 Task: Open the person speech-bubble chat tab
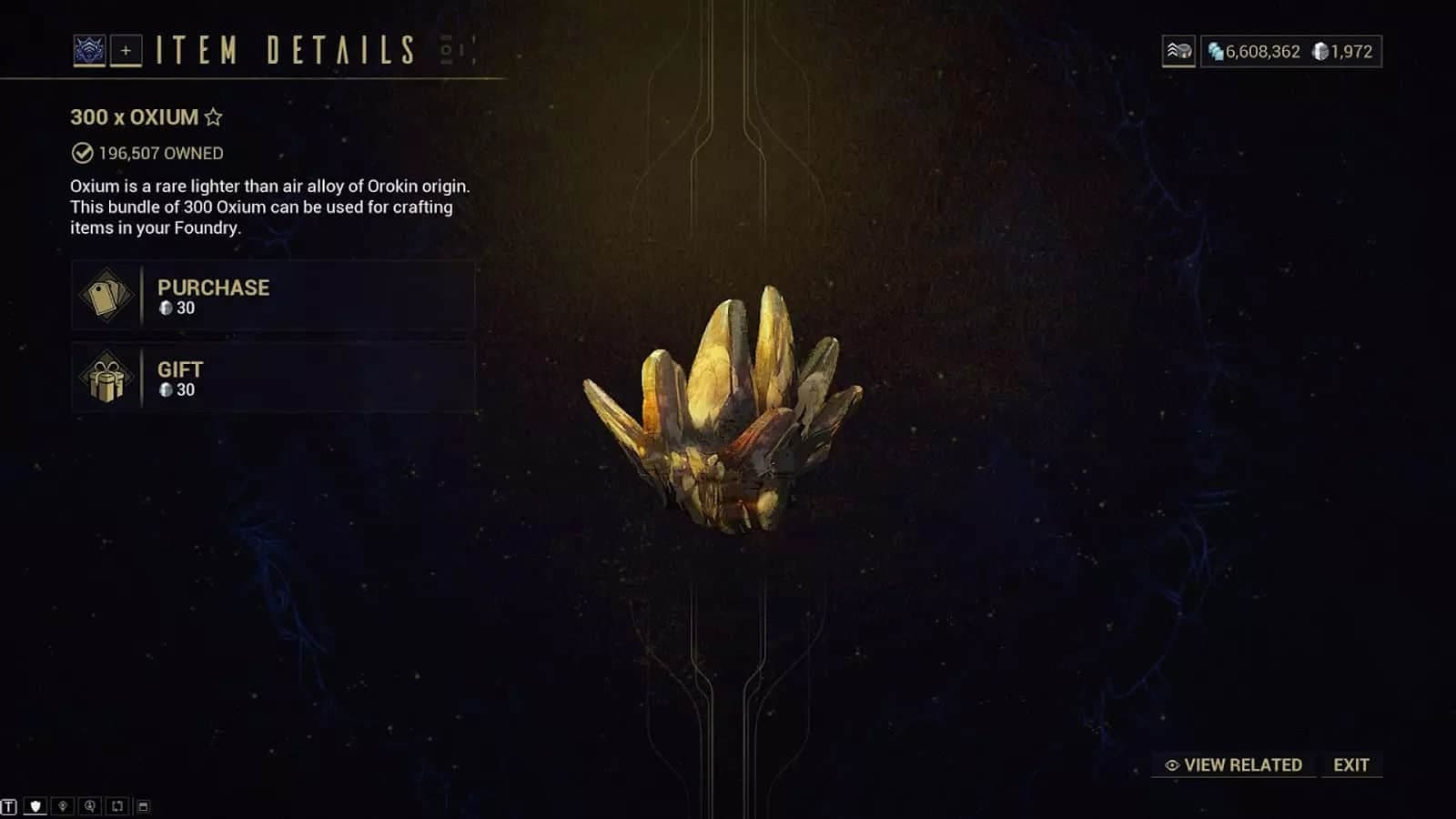point(89,806)
